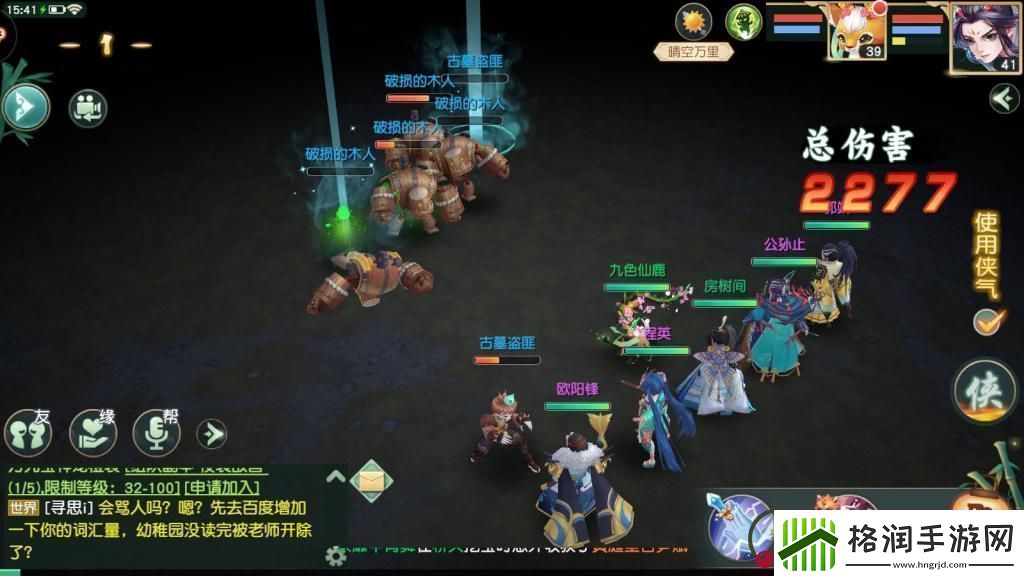Viewport: 1024px width, 576px height.
Task: Click the 世界 chat message text
Action: click(160, 527)
